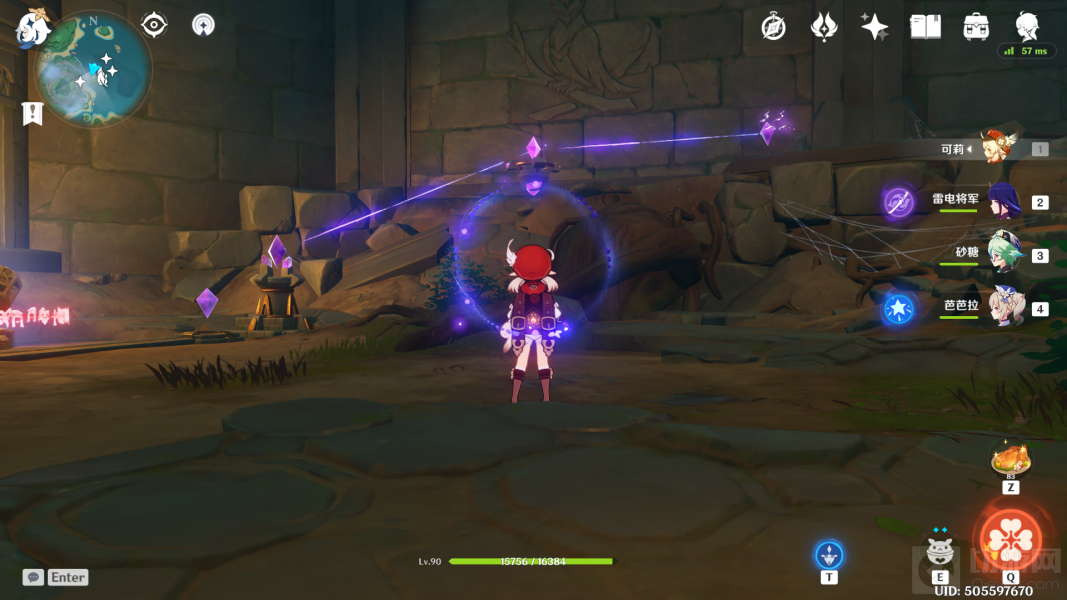
Task: Click the battle pass emblem icon
Action: point(824,27)
